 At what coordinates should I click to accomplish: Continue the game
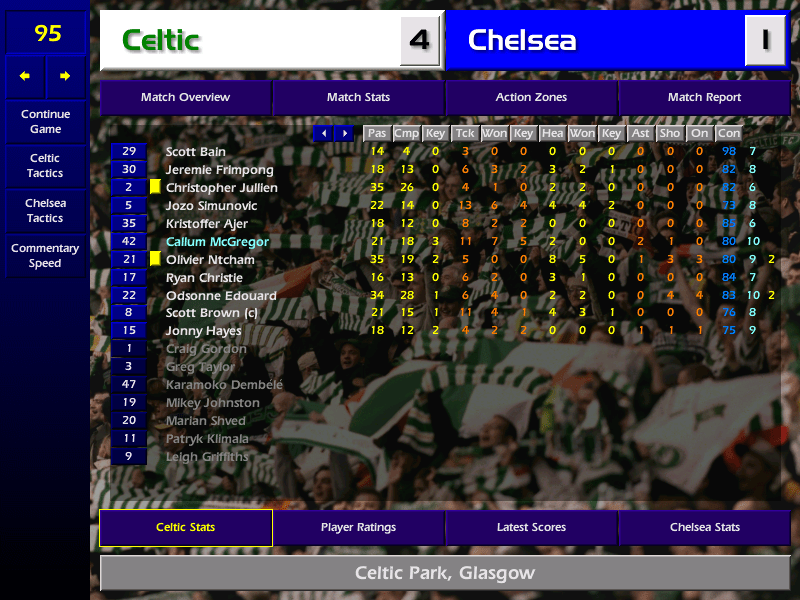45,121
